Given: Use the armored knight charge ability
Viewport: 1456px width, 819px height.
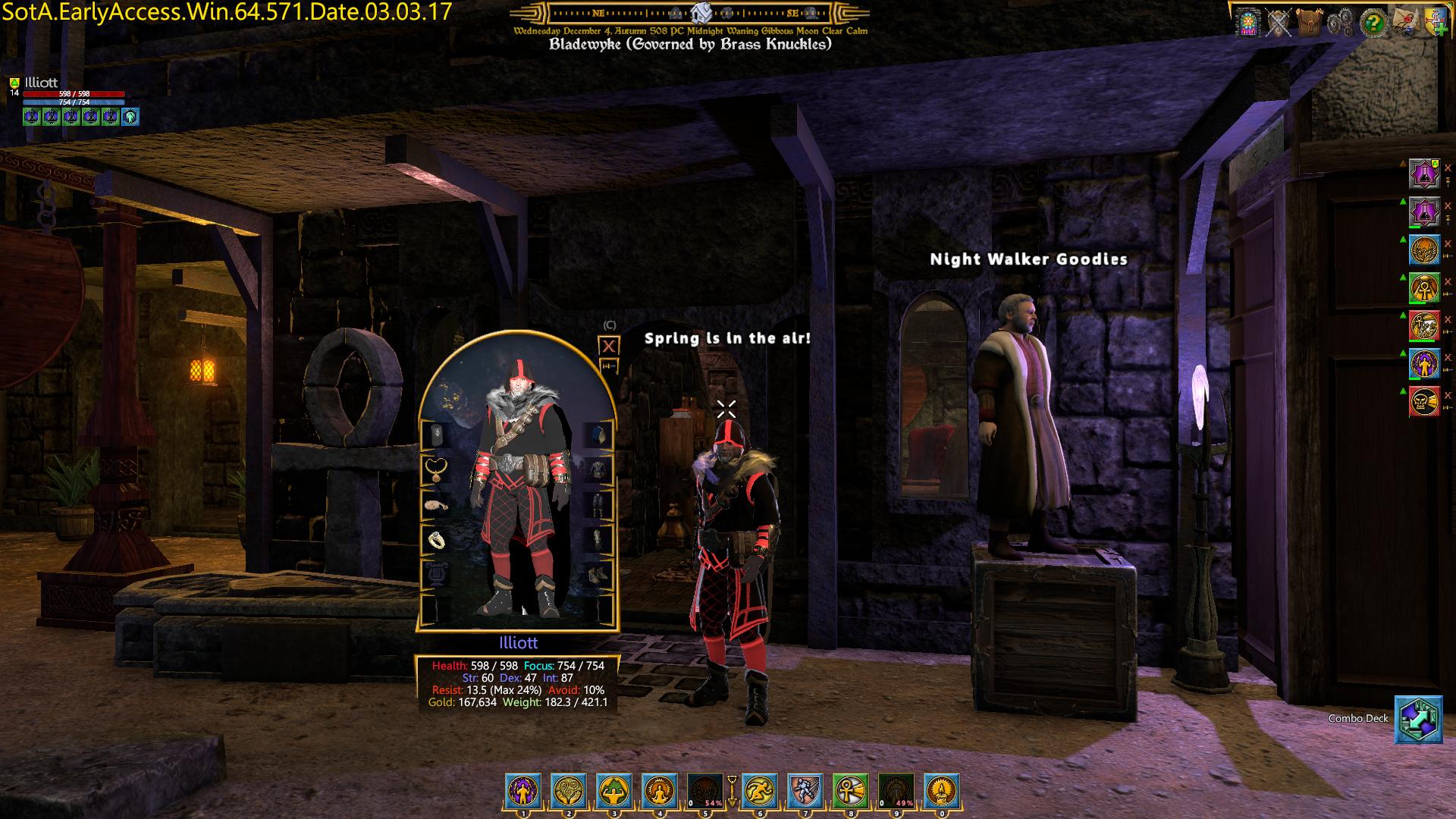Looking at the screenshot, I should [805, 791].
